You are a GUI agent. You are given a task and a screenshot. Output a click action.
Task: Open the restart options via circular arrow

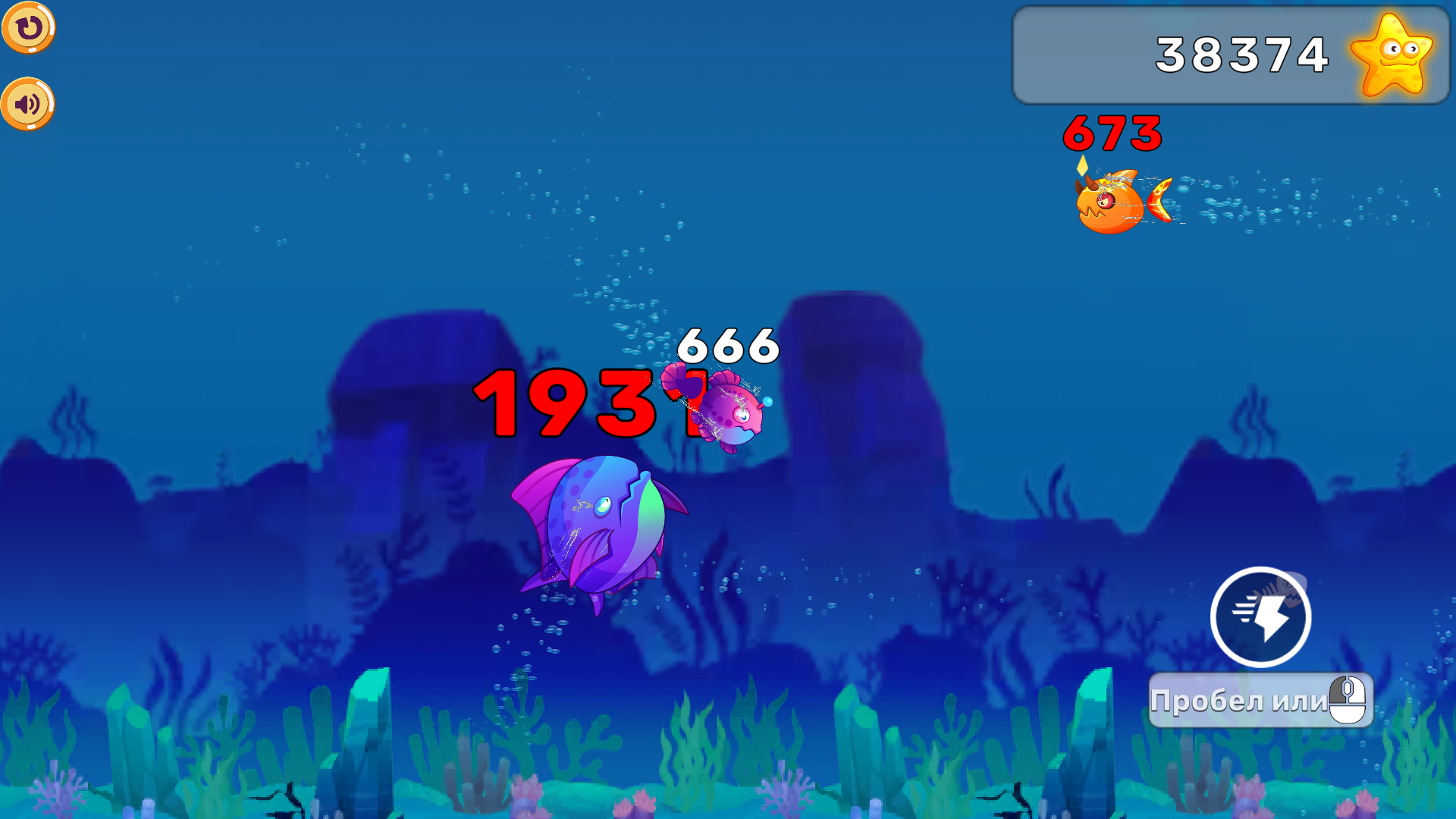click(x=29, y=27)
